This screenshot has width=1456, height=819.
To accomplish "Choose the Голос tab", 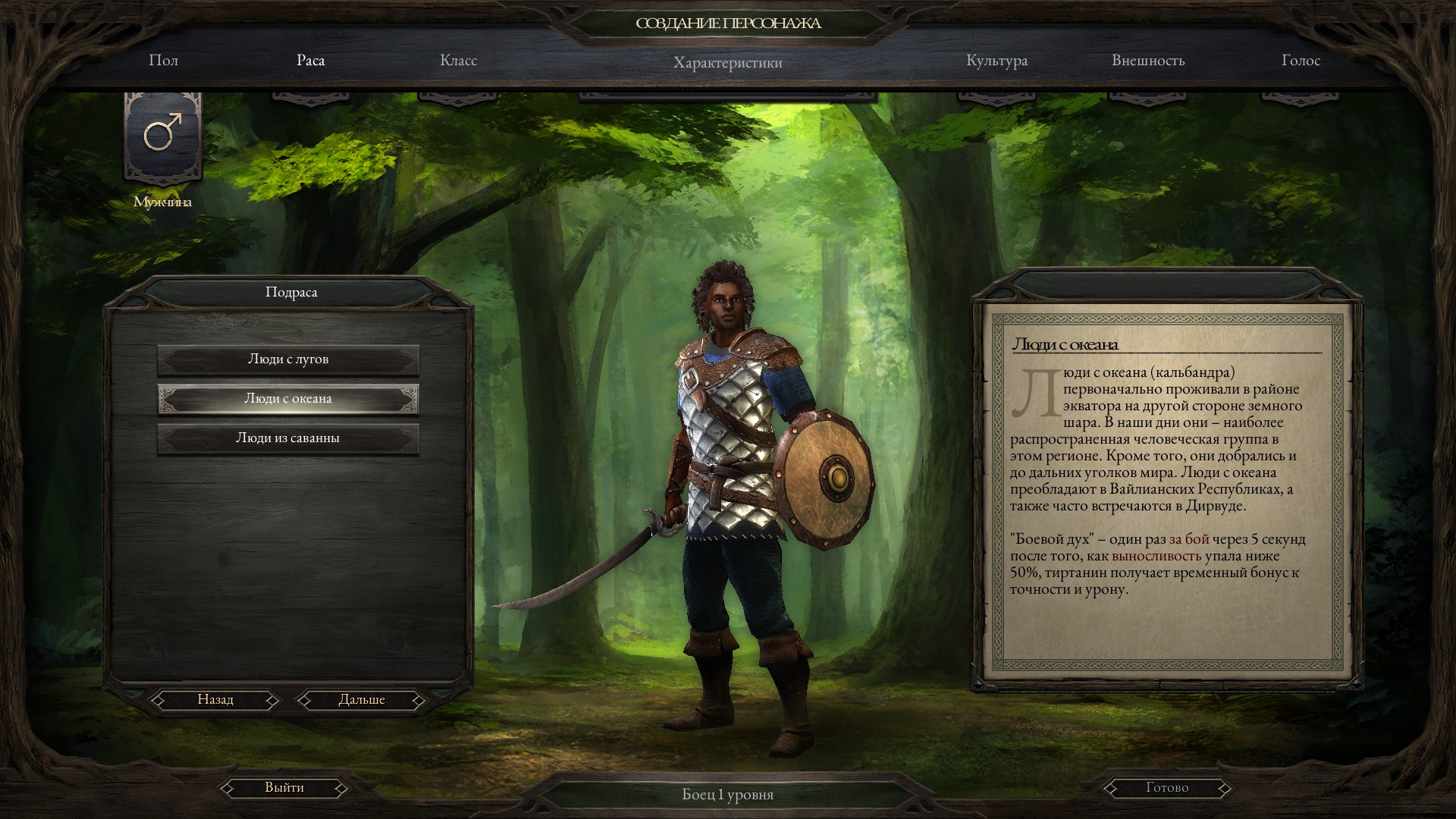I will click(1301, 61).
